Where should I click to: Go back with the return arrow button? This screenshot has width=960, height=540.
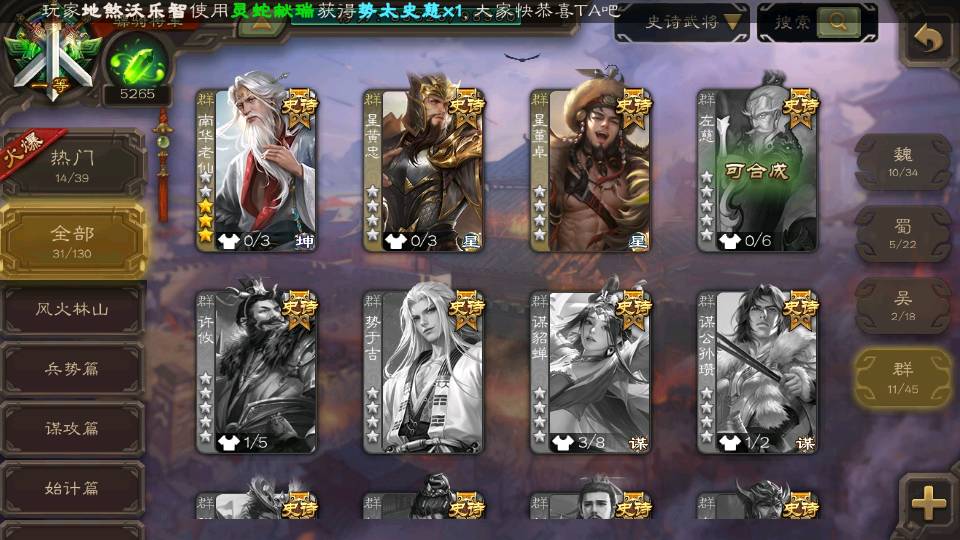[x=929, y=39]
